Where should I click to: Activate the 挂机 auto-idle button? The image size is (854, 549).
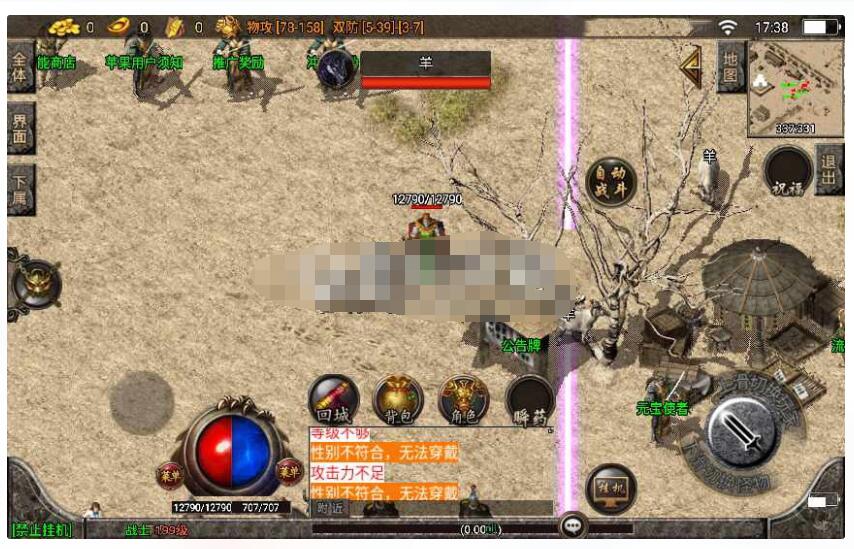point(611,489)
